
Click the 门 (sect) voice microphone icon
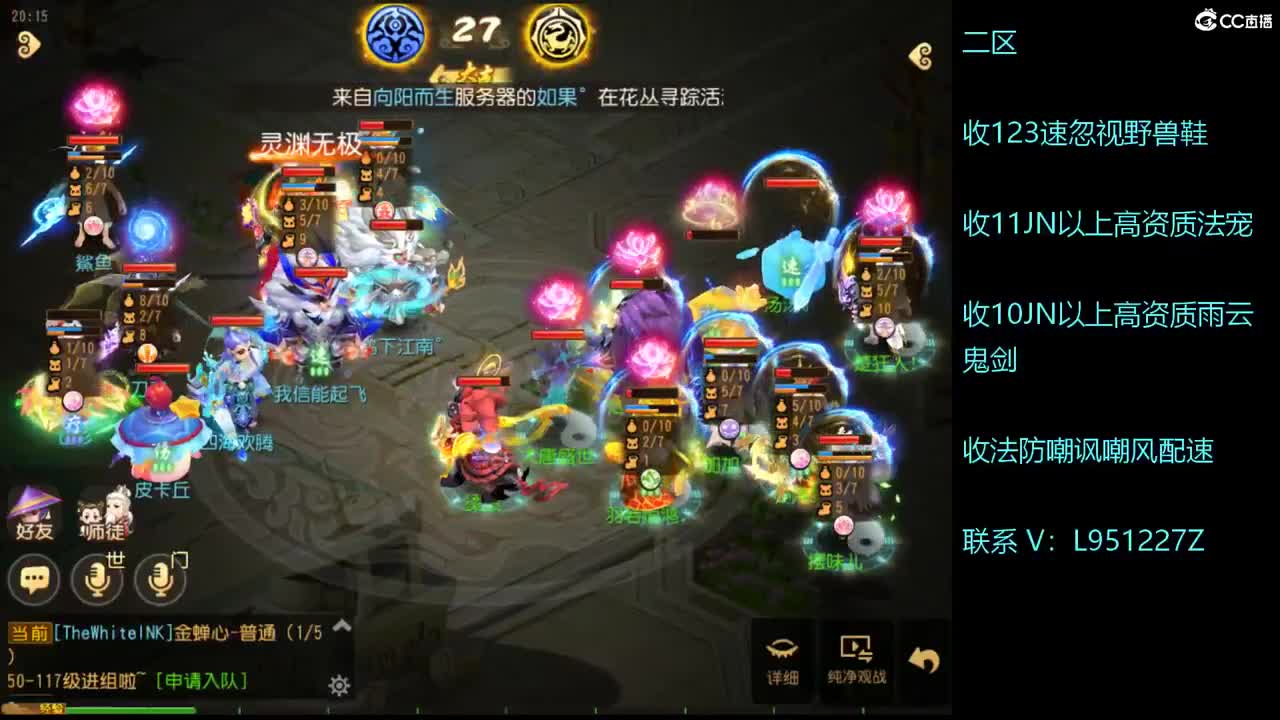[x=159, y=580]
